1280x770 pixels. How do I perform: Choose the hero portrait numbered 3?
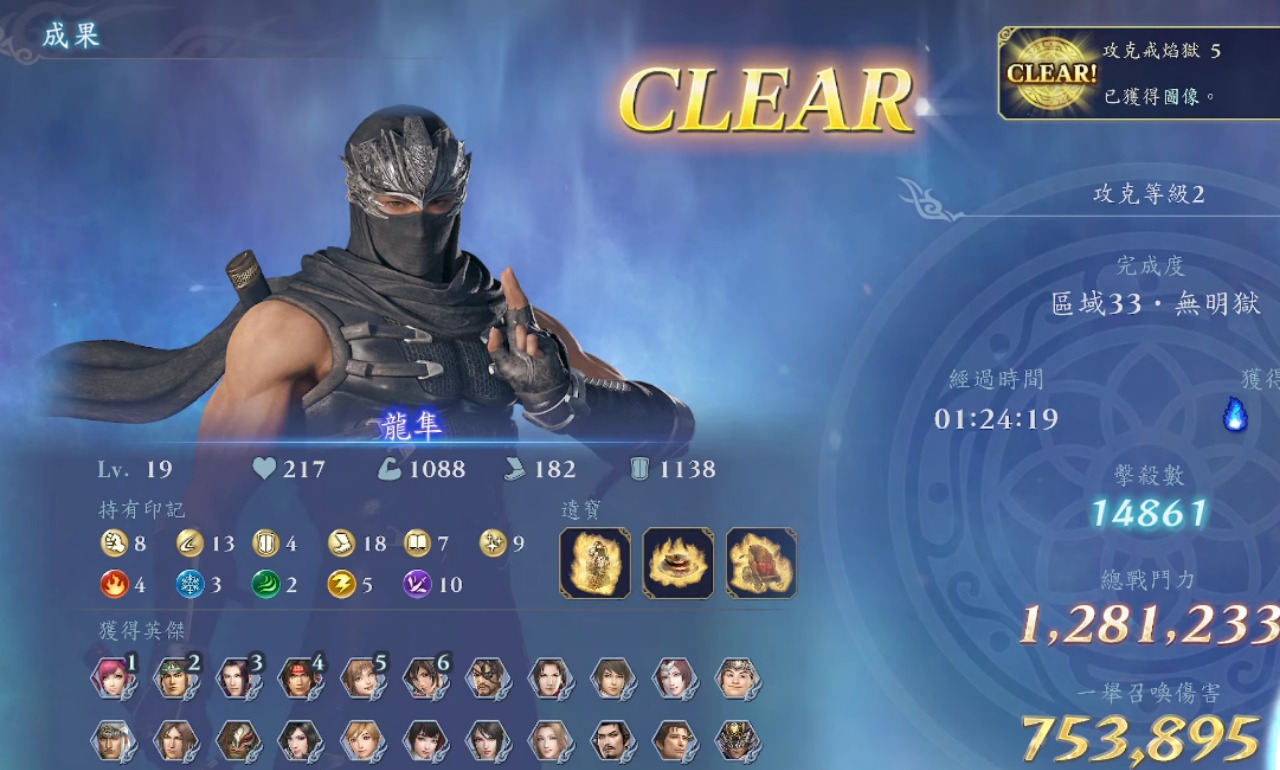click(236, 678)
